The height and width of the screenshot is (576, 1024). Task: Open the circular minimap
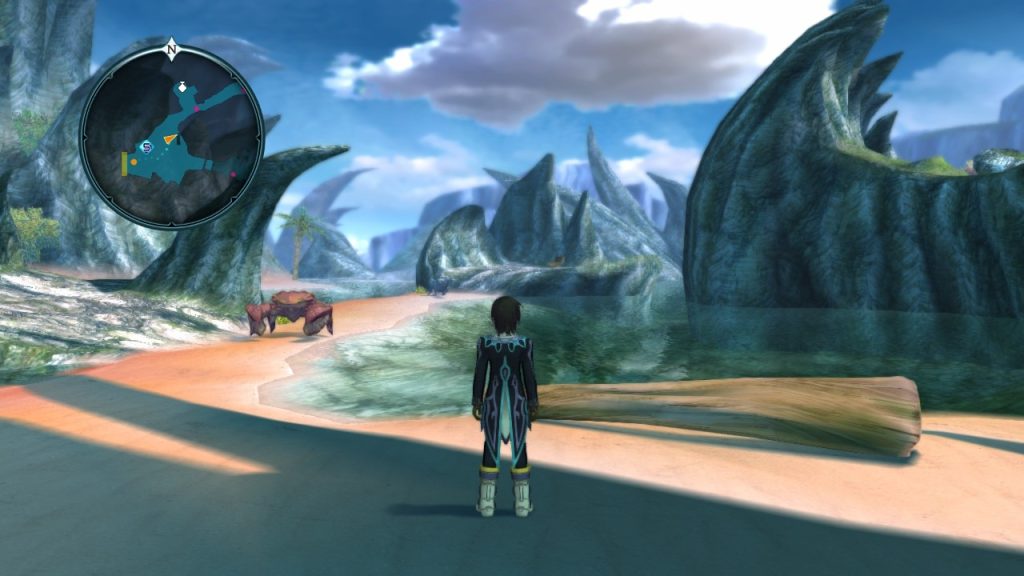[x=171, y=137]
